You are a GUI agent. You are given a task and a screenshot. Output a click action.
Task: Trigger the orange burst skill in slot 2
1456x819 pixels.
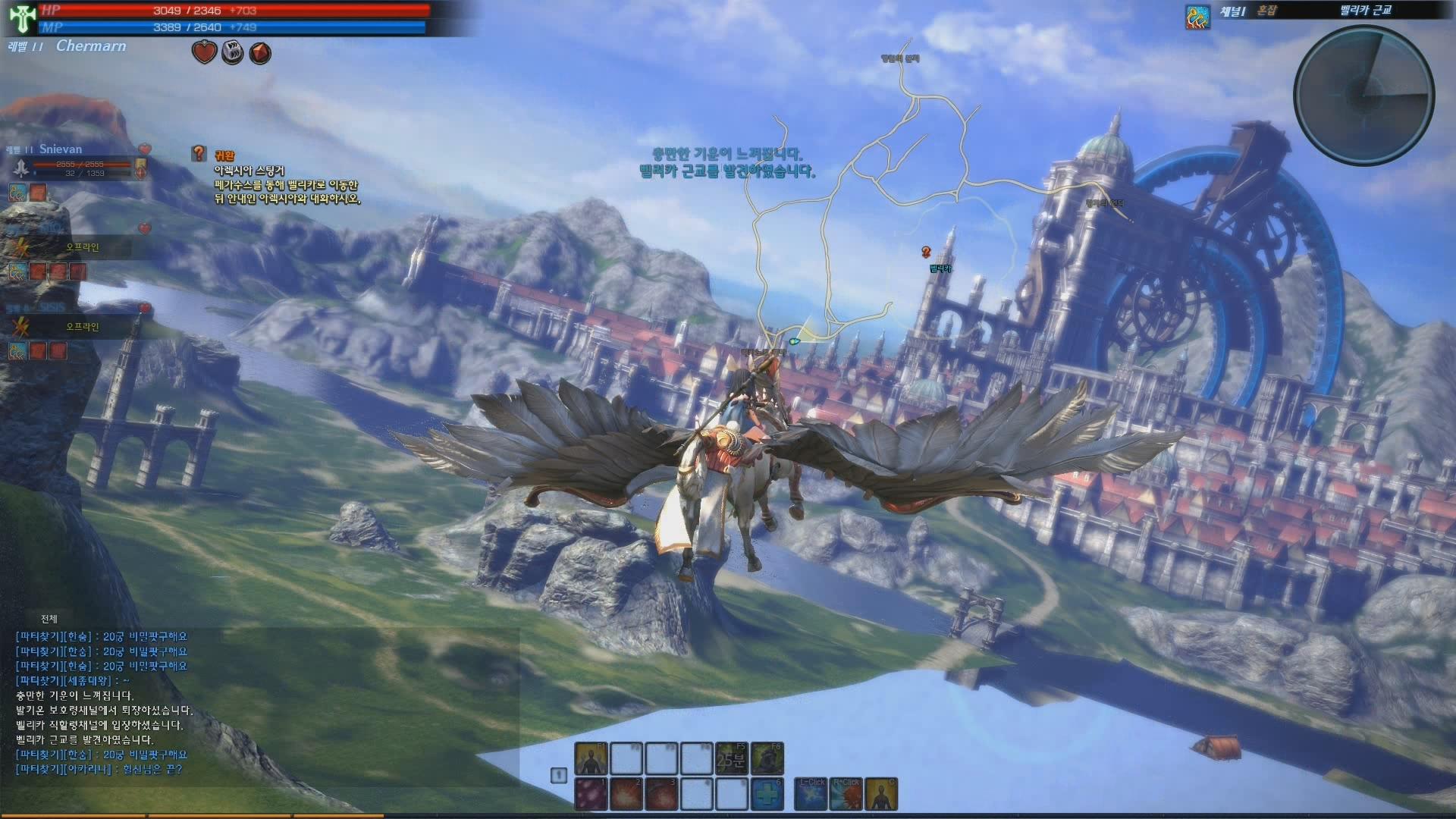pyautogui.click(x=626, y=794)
